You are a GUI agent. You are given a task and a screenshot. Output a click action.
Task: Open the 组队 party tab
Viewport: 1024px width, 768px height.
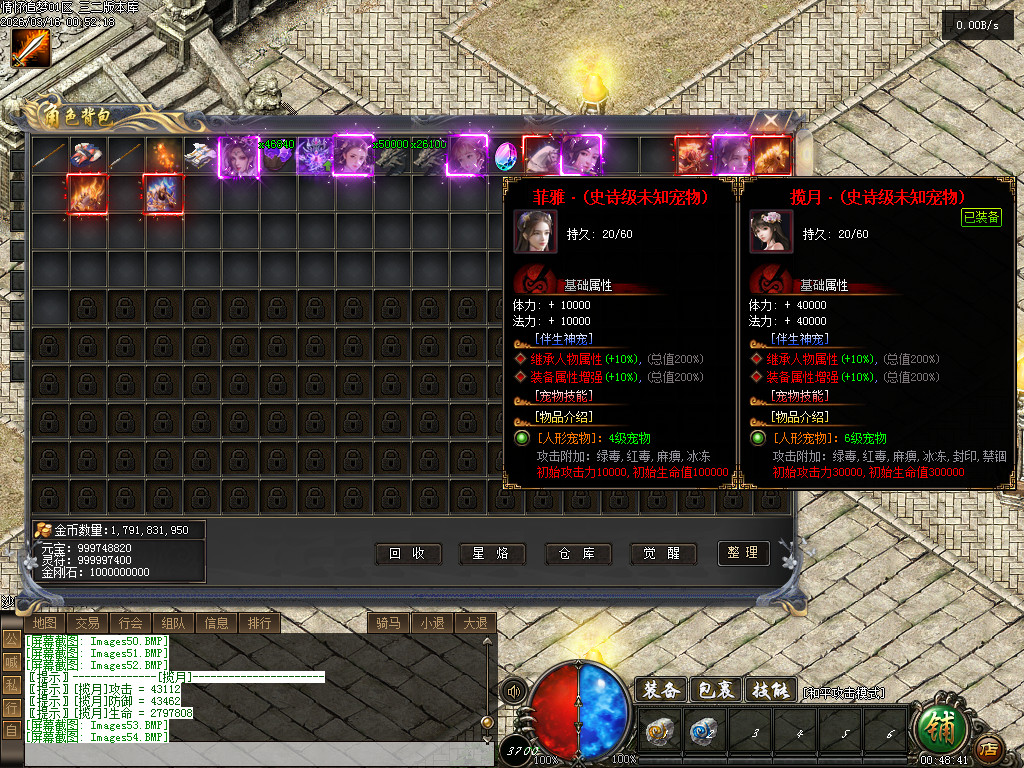[x=173, y=623]
